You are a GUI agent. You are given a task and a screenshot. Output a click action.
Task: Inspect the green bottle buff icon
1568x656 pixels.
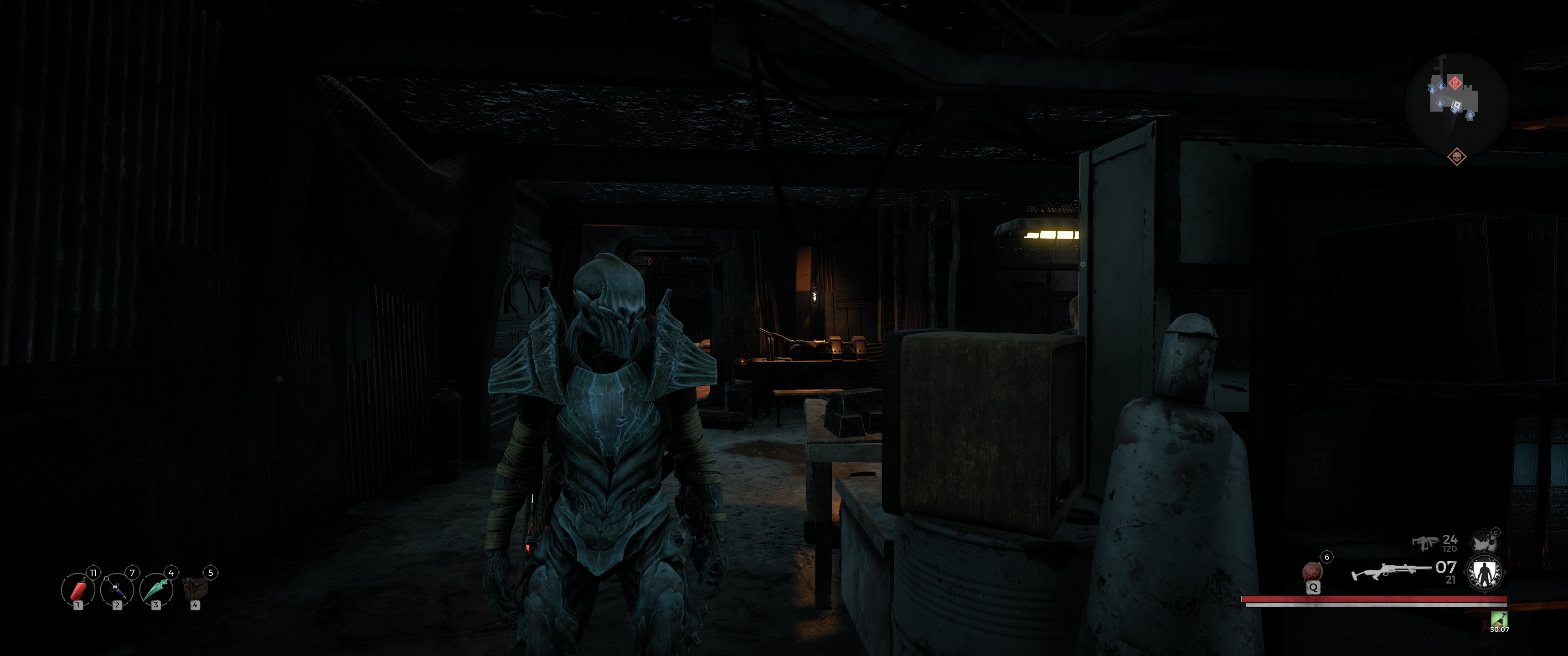pos(1499,619)
